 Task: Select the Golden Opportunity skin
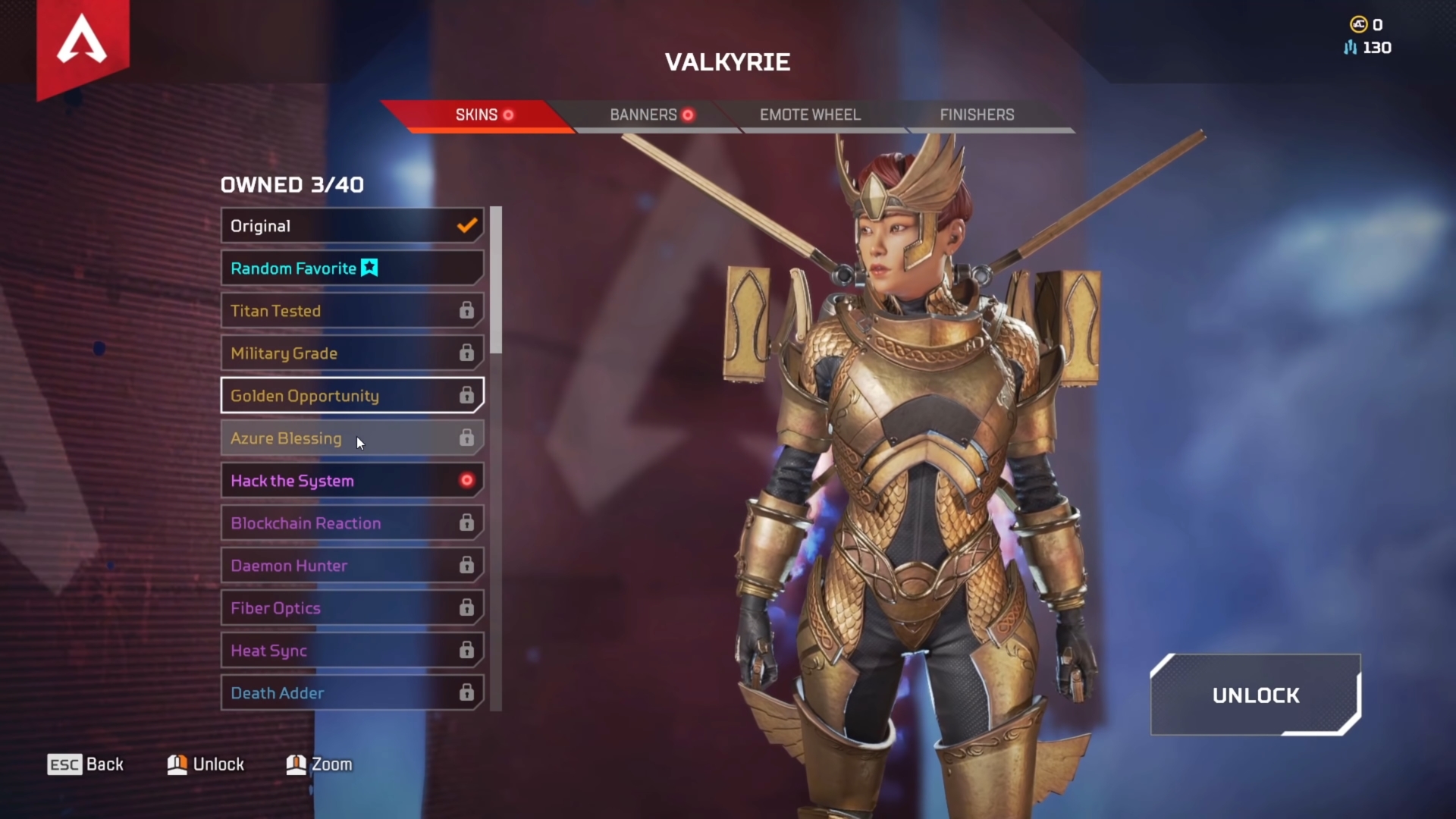(x=352, y=396)
